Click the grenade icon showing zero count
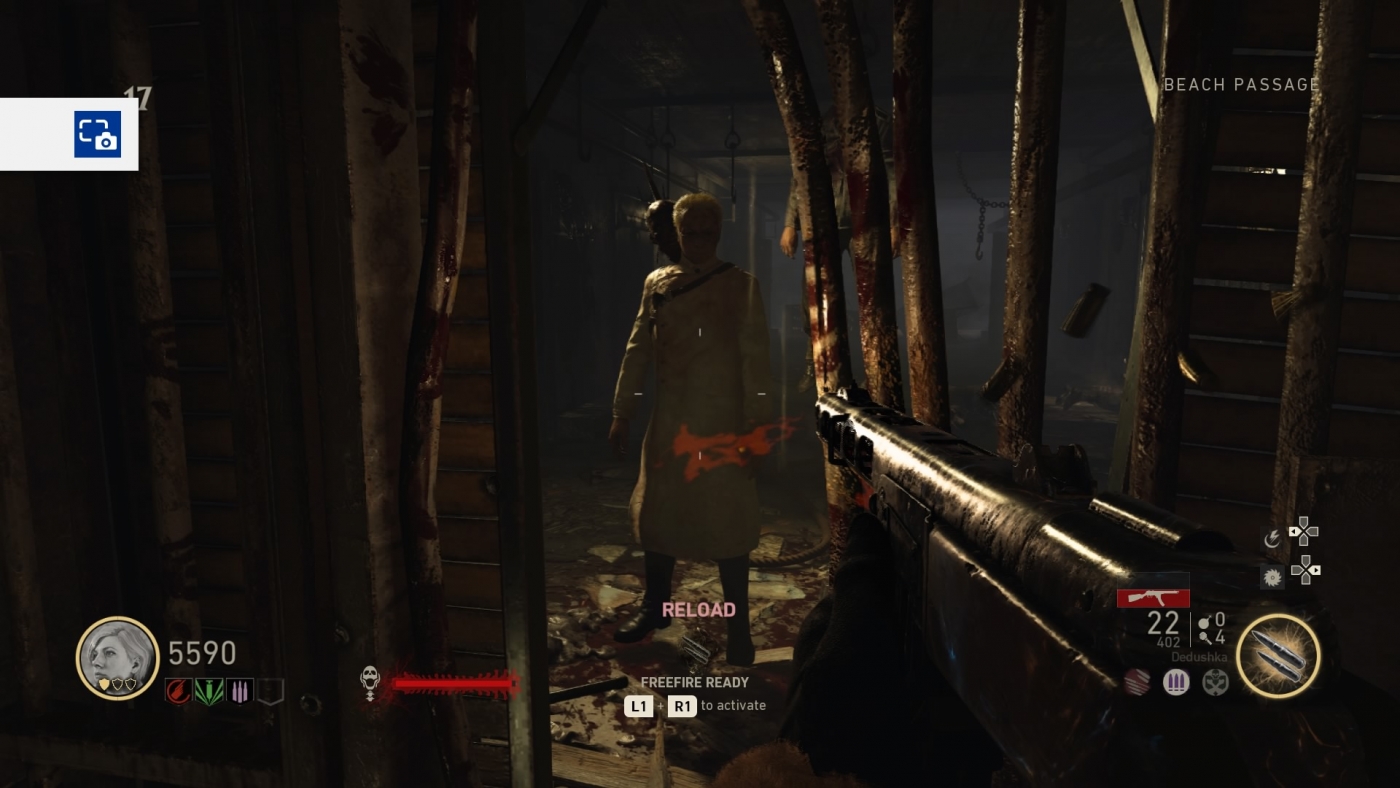 pyautogui.click(x=1205, y=618)
